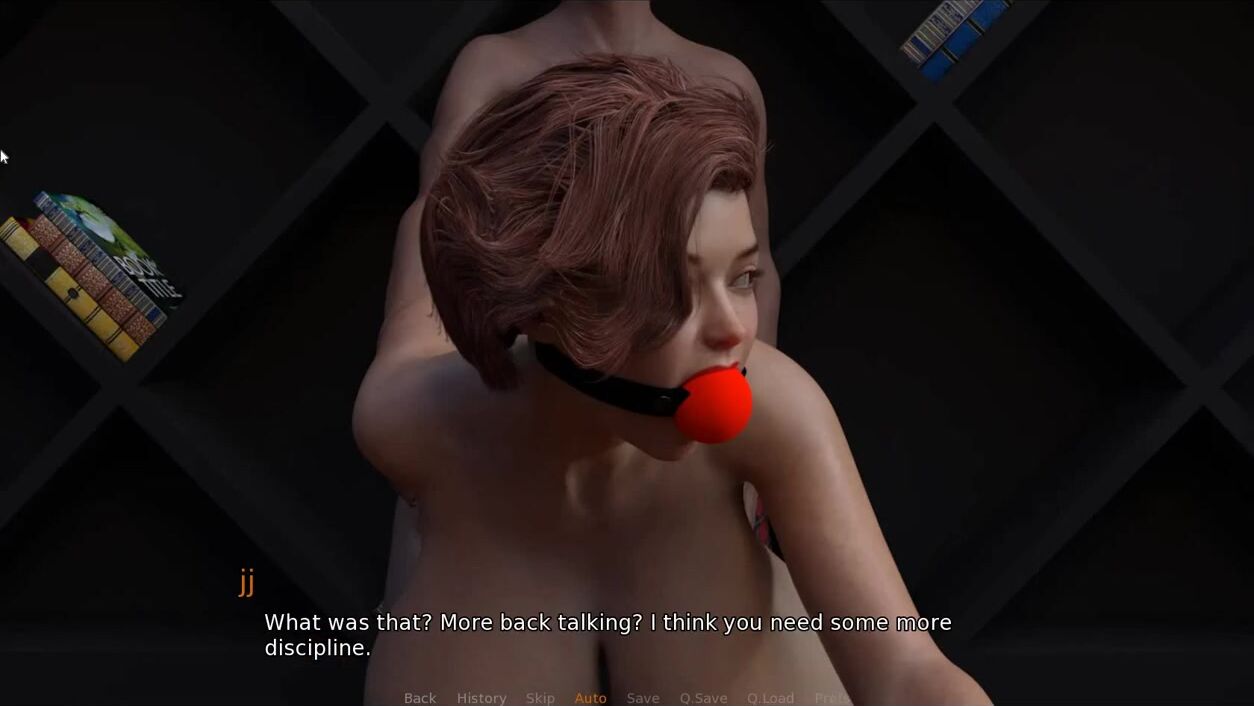Screen dimensions: 1254x706
Task: Quick save with Q.Save
Action: 703,698
